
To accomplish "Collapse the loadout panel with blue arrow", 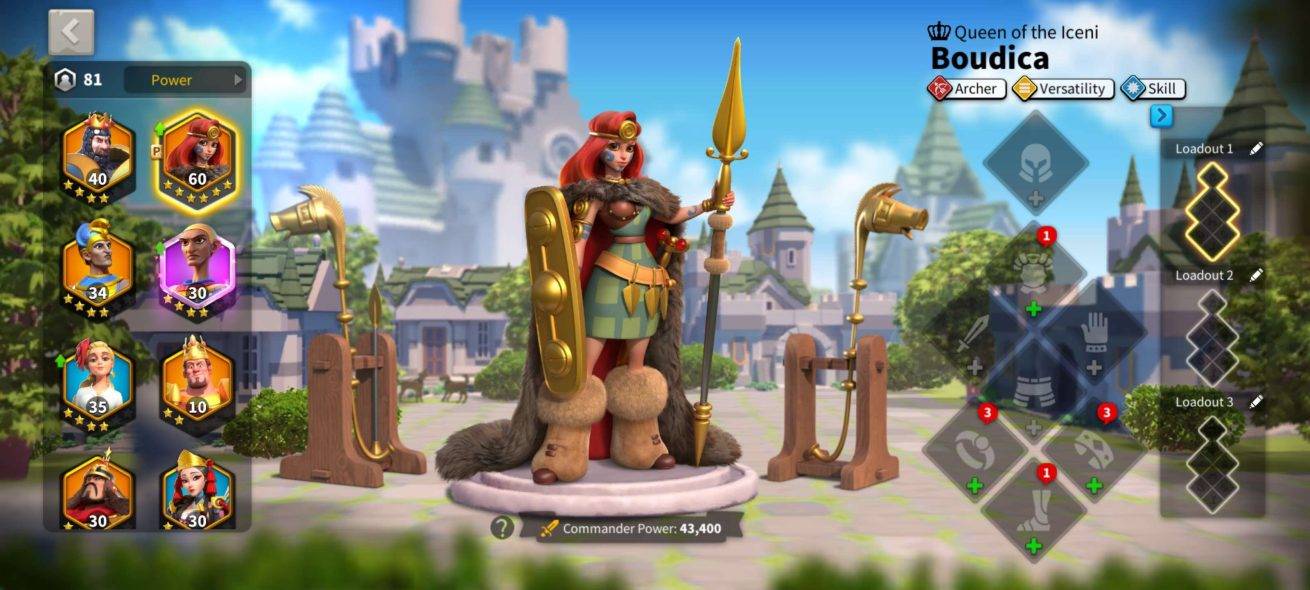I will (x=1161, y=116).
